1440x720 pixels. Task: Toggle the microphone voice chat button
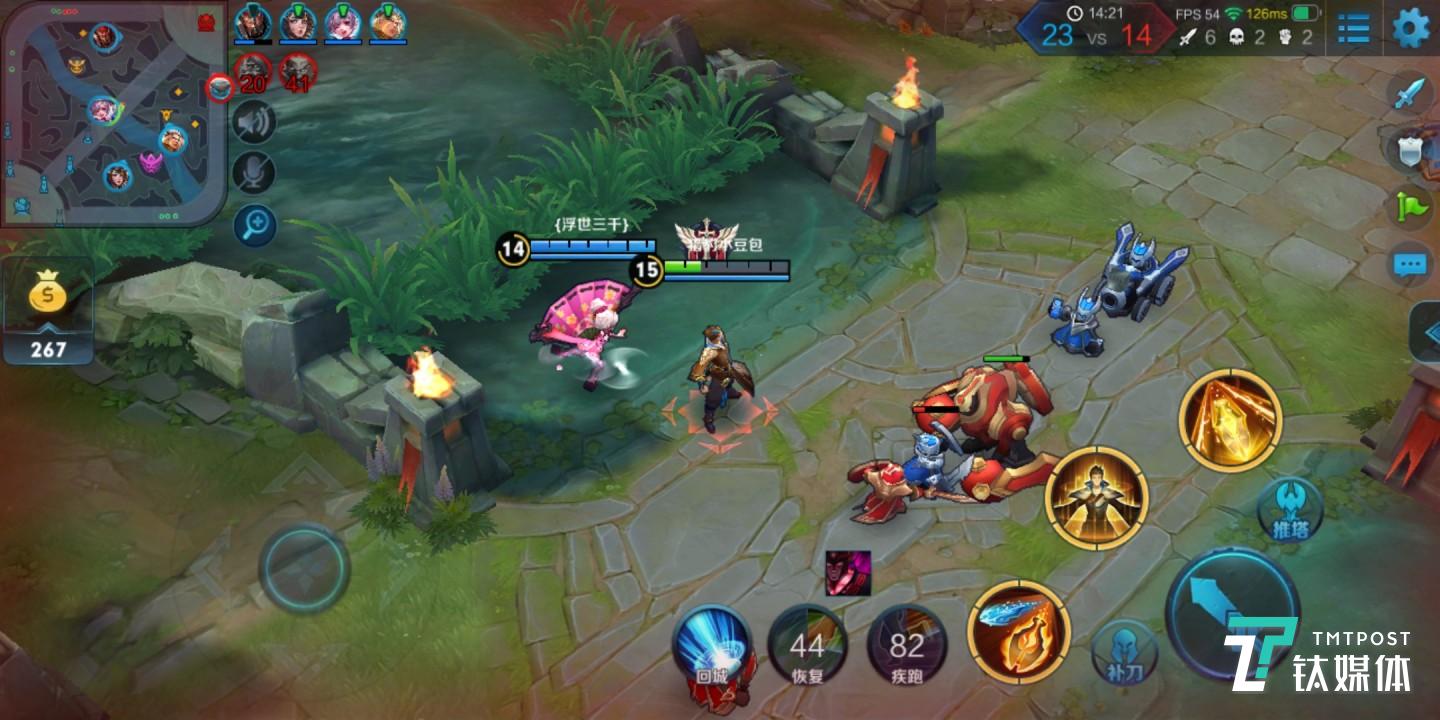coord(254,173)
